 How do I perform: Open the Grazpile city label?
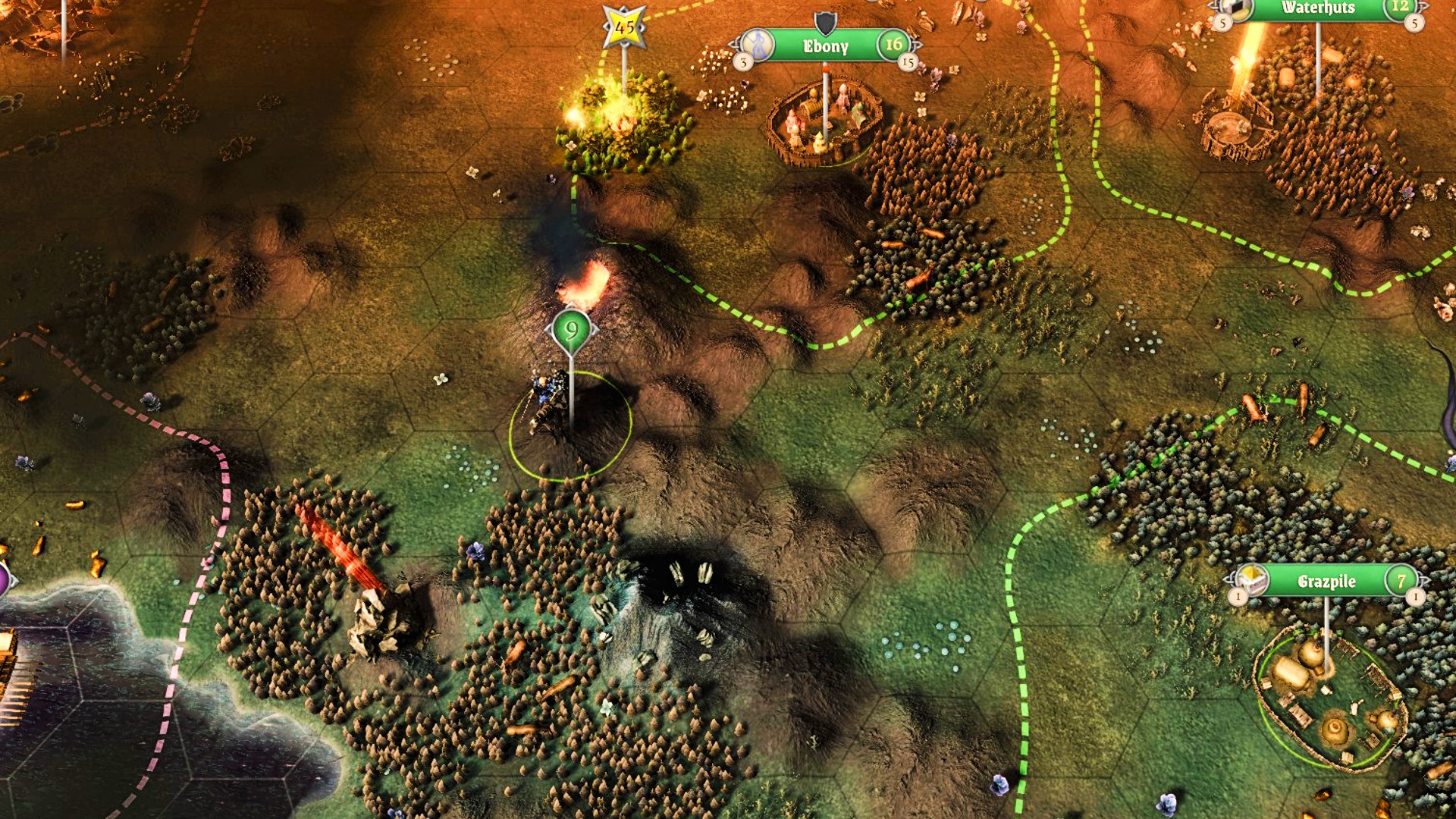point(1326,582)
